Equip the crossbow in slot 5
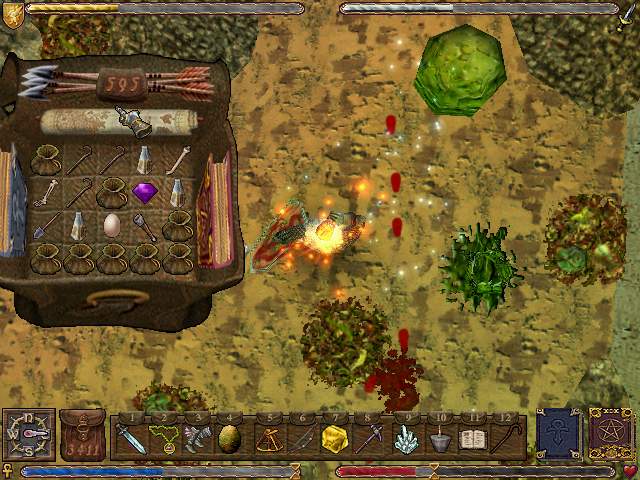Screen dimensions: 640x480 point(268,438)
